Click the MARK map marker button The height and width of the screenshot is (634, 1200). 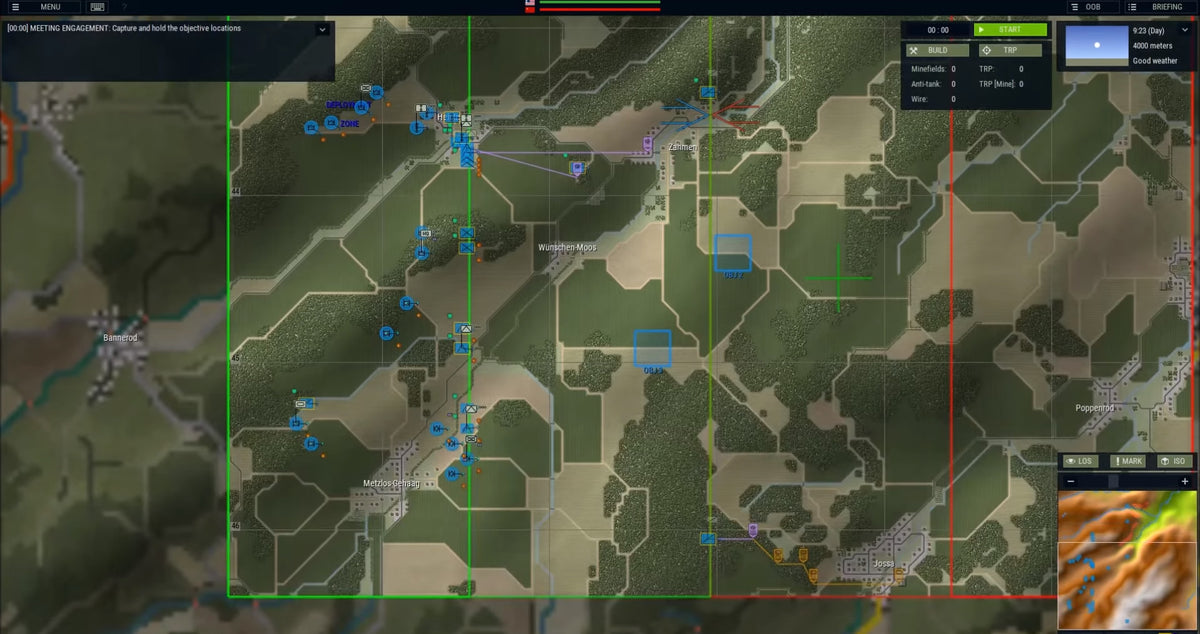tap(1127, 461)
